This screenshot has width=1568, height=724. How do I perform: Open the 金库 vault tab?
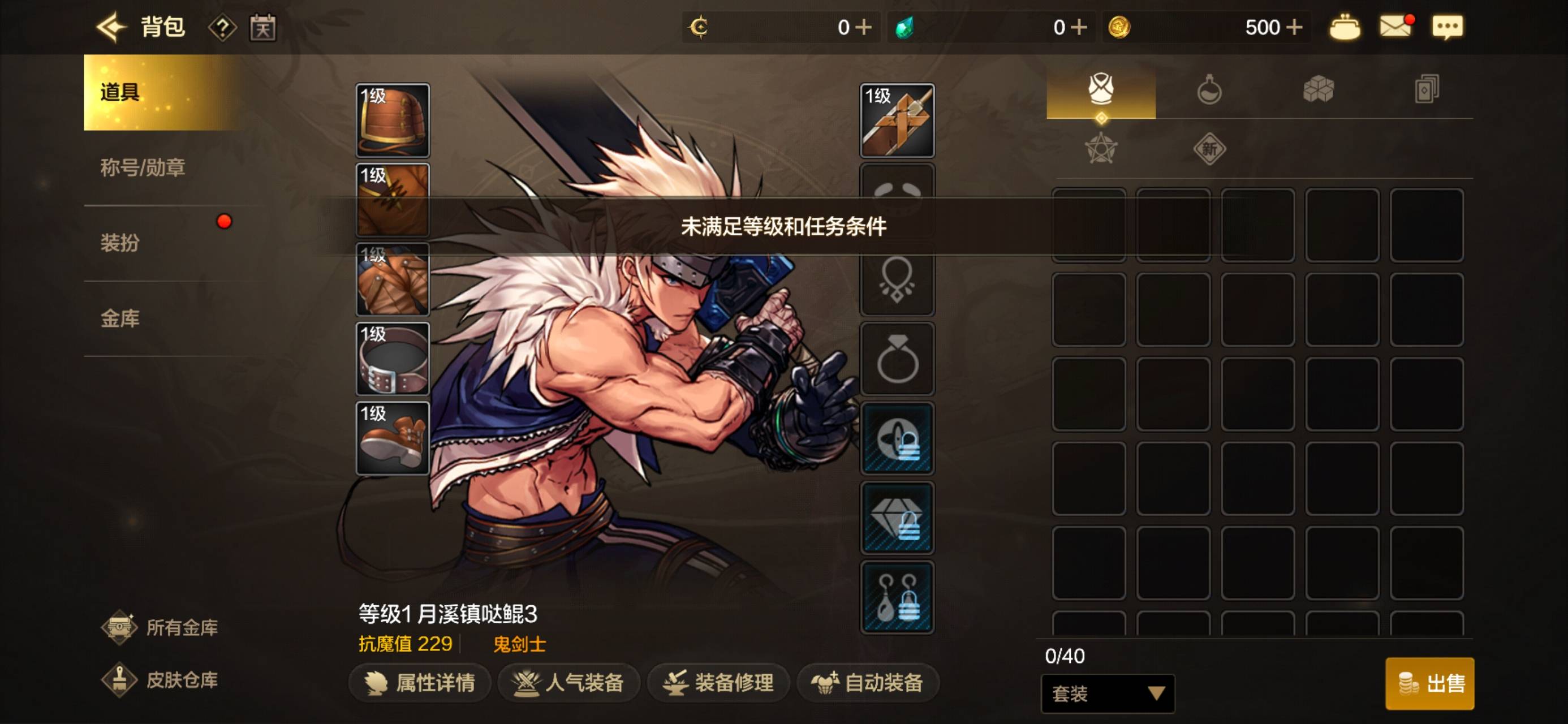pos(120,318)
